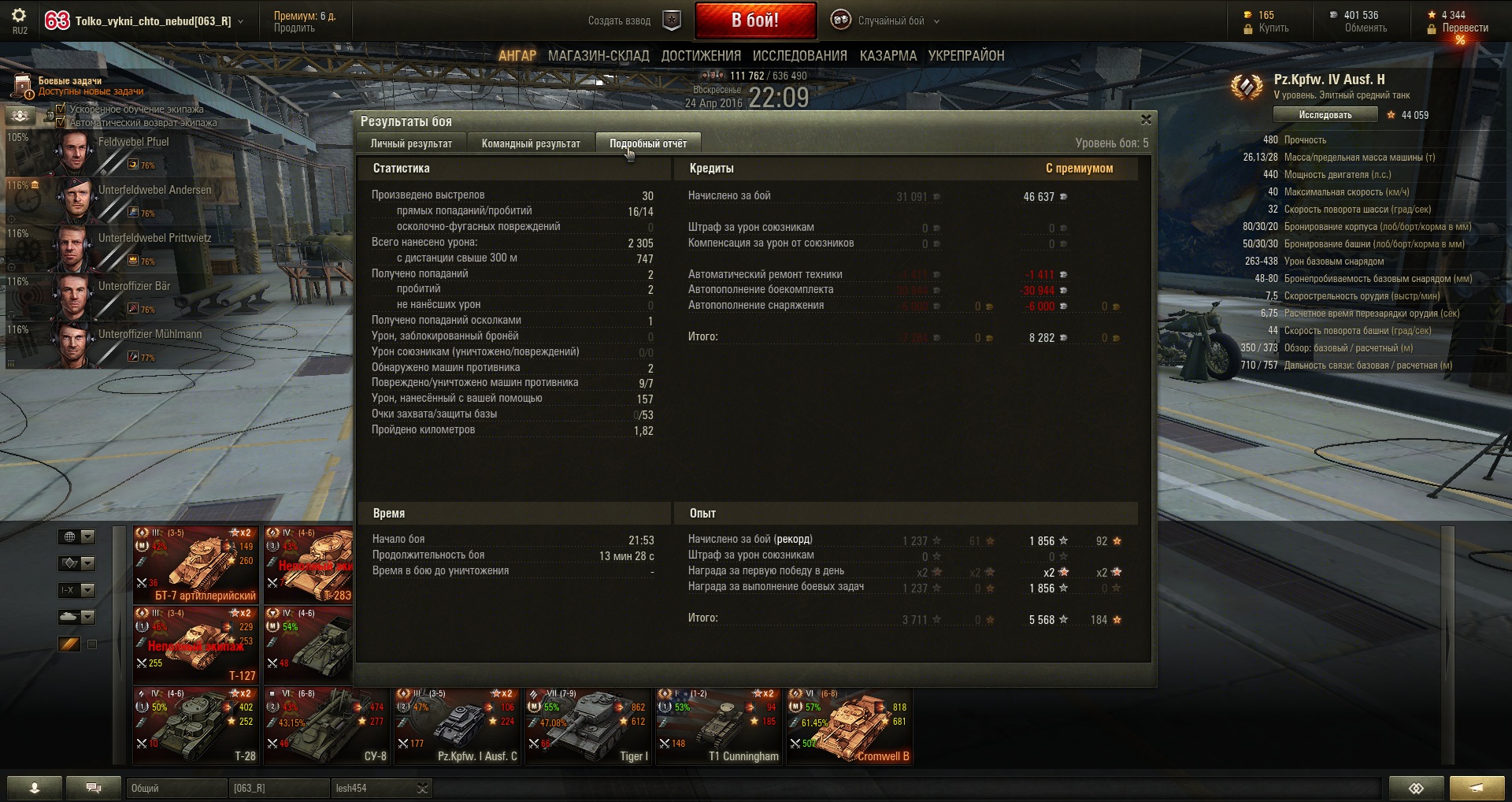Open МАГАЗИН-СКЛАД from the top menu
Image resolution: width=1512 pixels, height=802 pixels.
[x=598, y=56]
